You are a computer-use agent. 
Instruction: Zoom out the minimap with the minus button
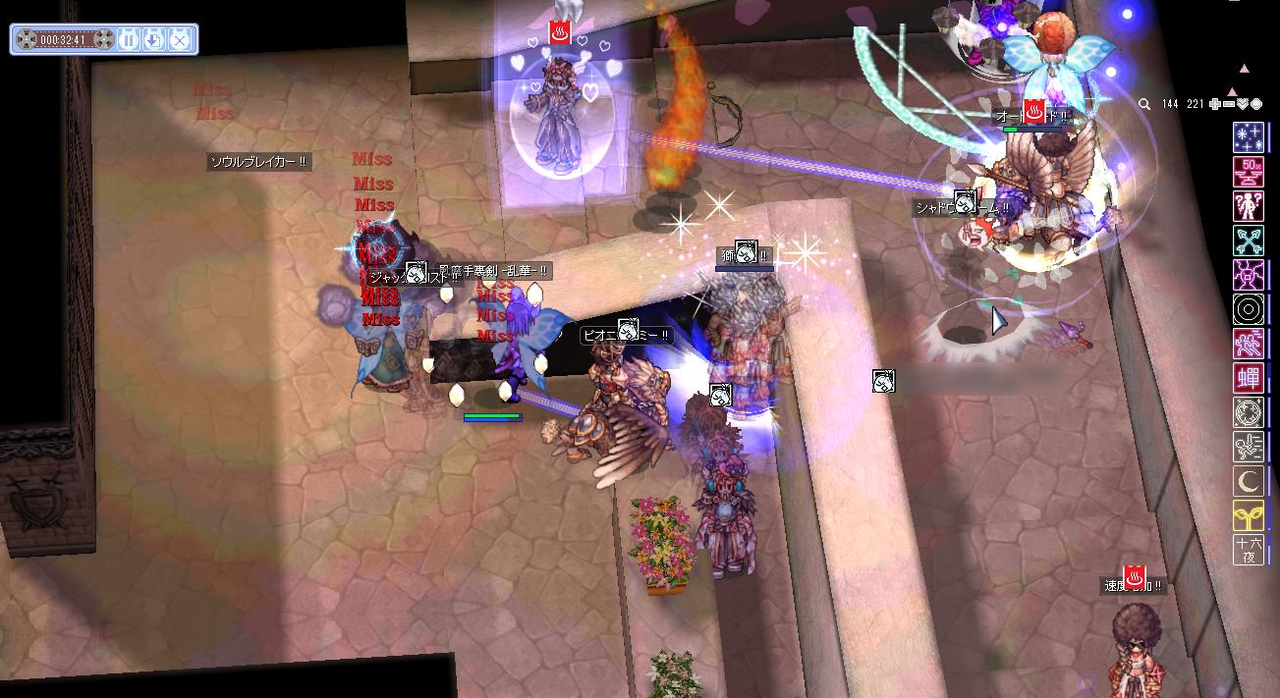pyautogui.click(x=1228, y=104)
